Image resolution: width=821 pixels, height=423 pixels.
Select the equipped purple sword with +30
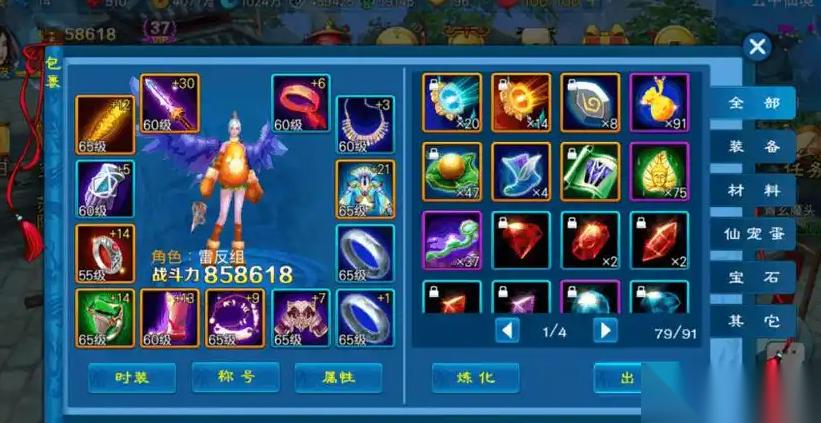[x=169, y=104]
